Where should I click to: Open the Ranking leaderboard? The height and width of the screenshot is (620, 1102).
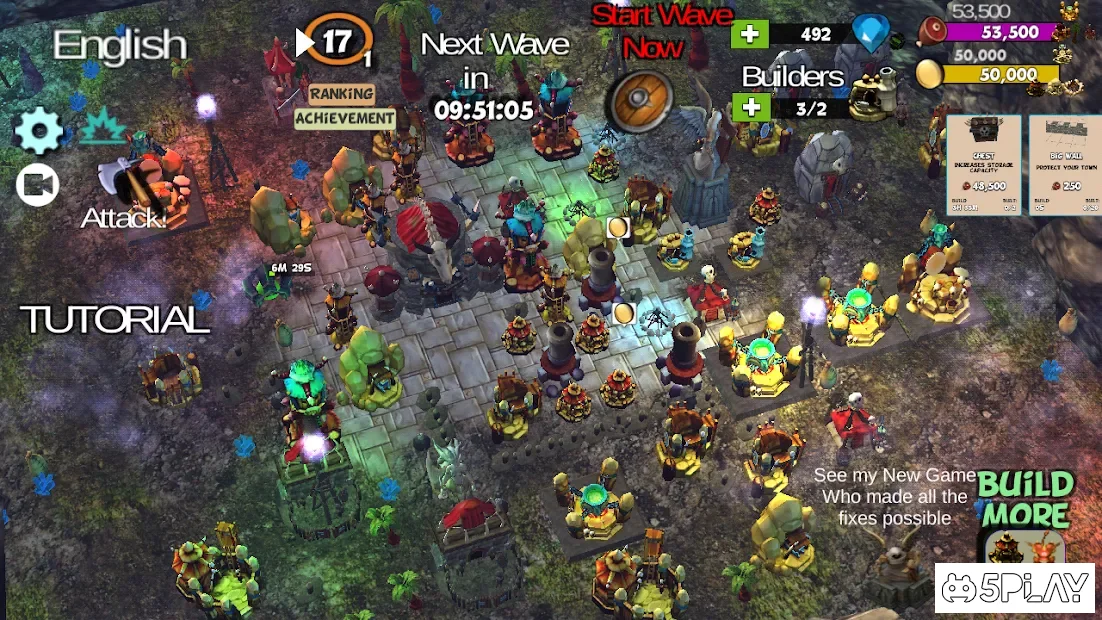(x=342, y=94)
